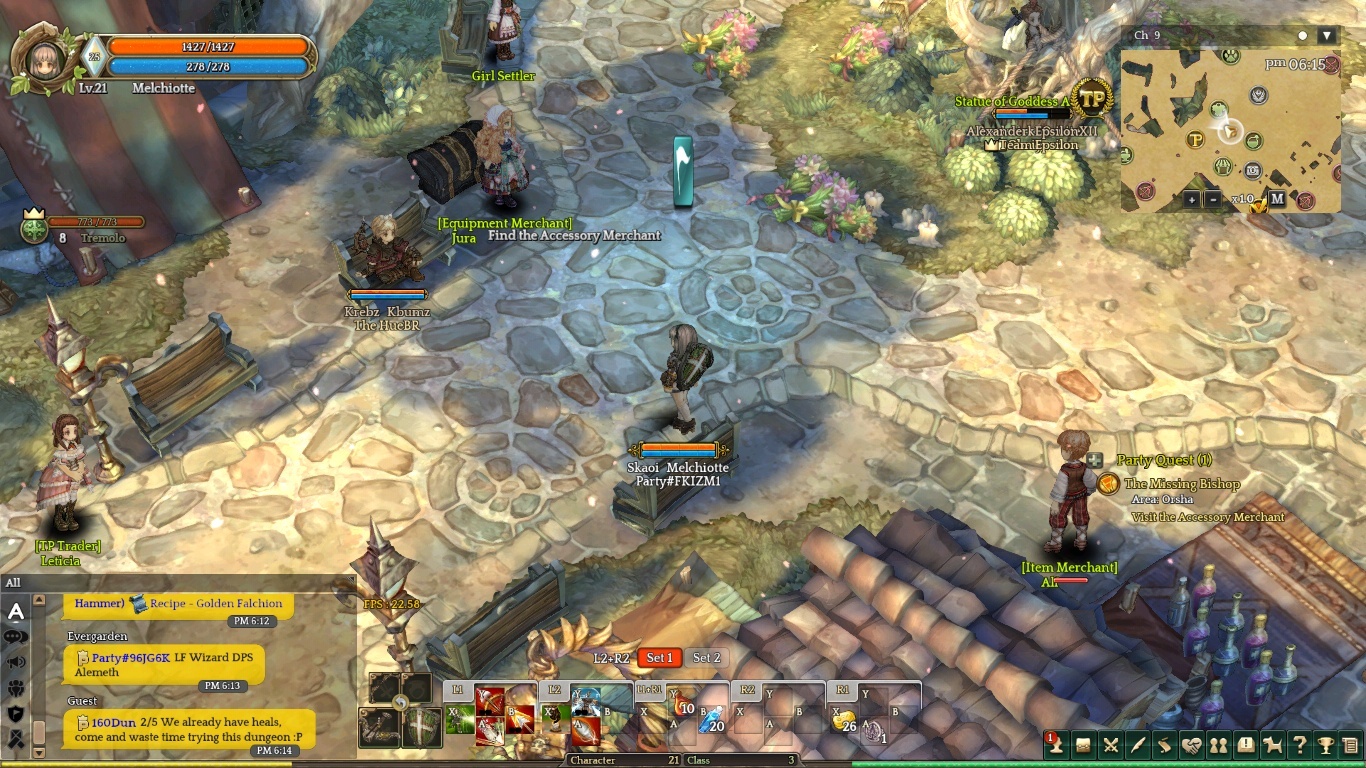Toggle the speech bubble chat filter
This screenshot has width=1366, height=768.
click(x=15, y=637)
